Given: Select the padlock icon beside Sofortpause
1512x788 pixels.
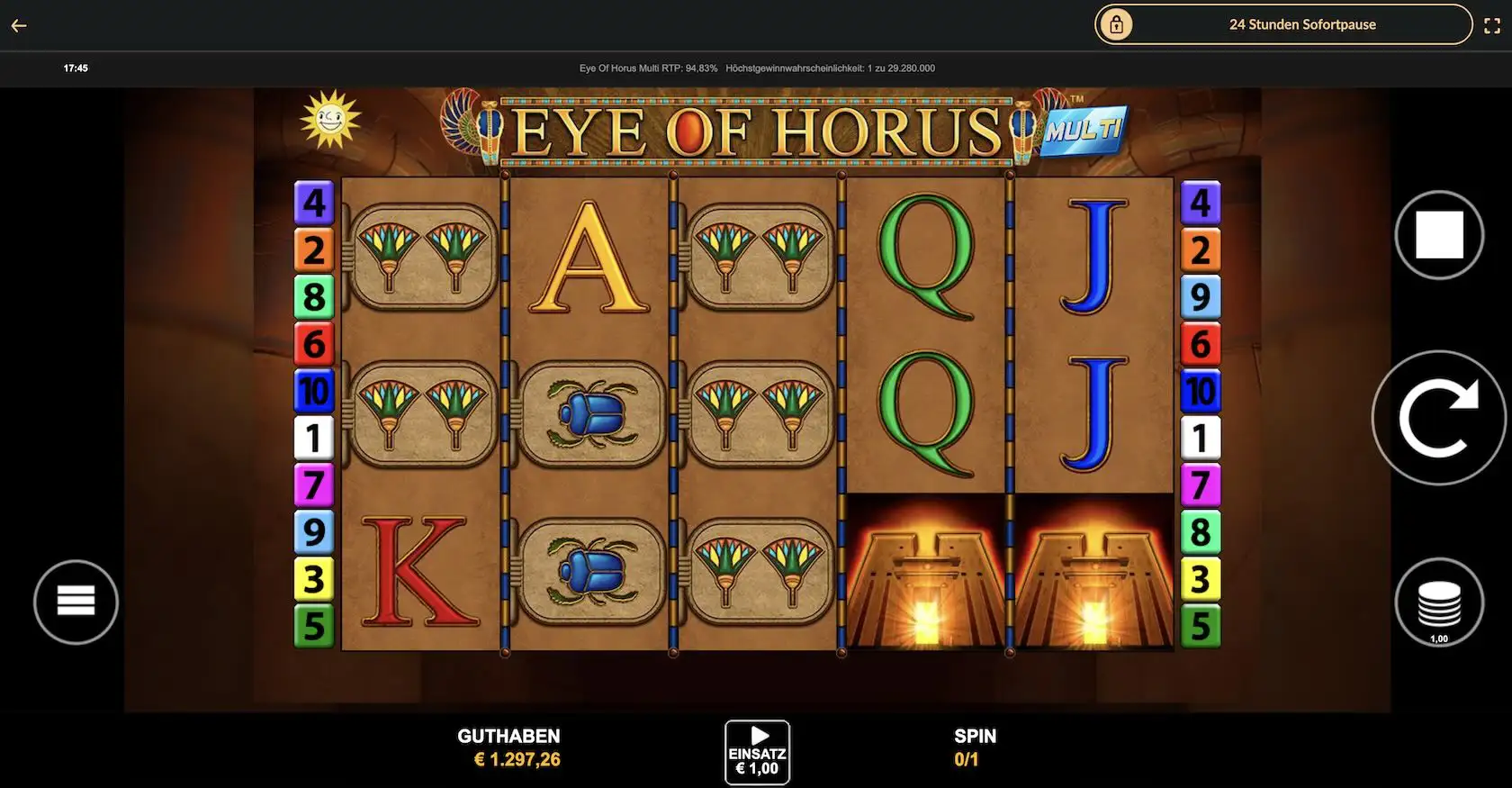Looking at the screenshot, I should (x=1116, y=24).
